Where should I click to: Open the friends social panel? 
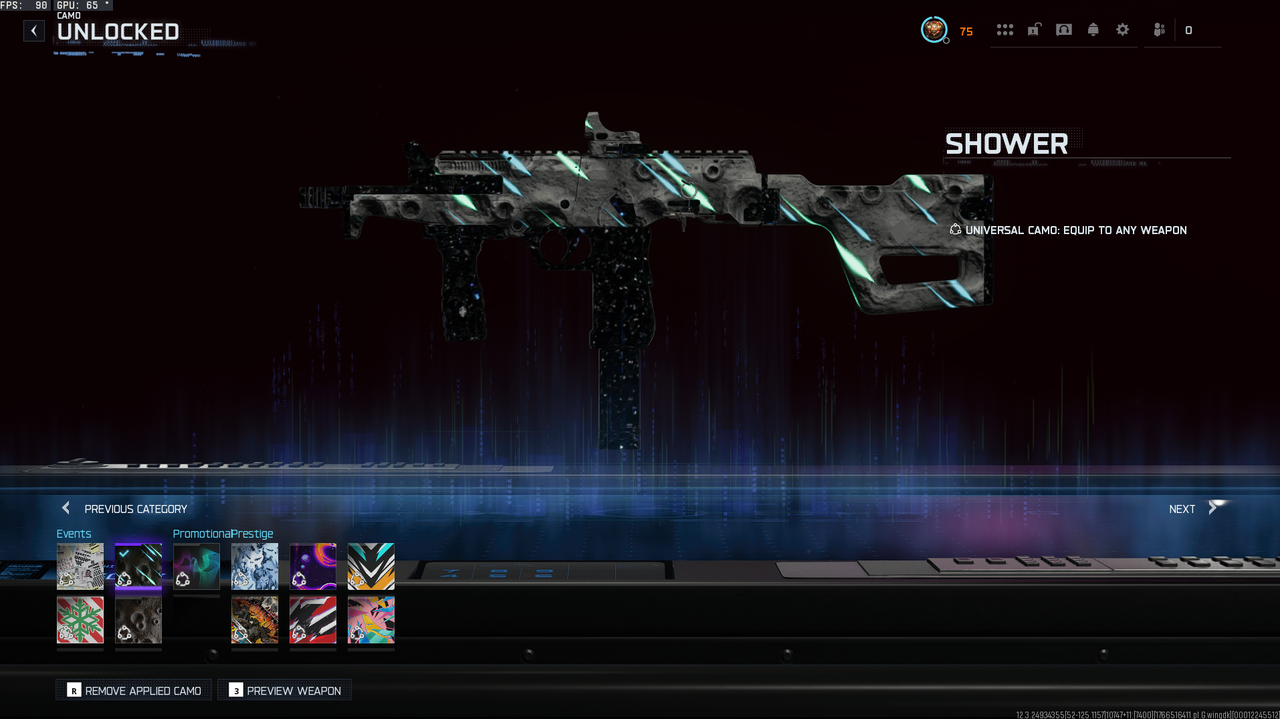click(x=1159, y=30)
